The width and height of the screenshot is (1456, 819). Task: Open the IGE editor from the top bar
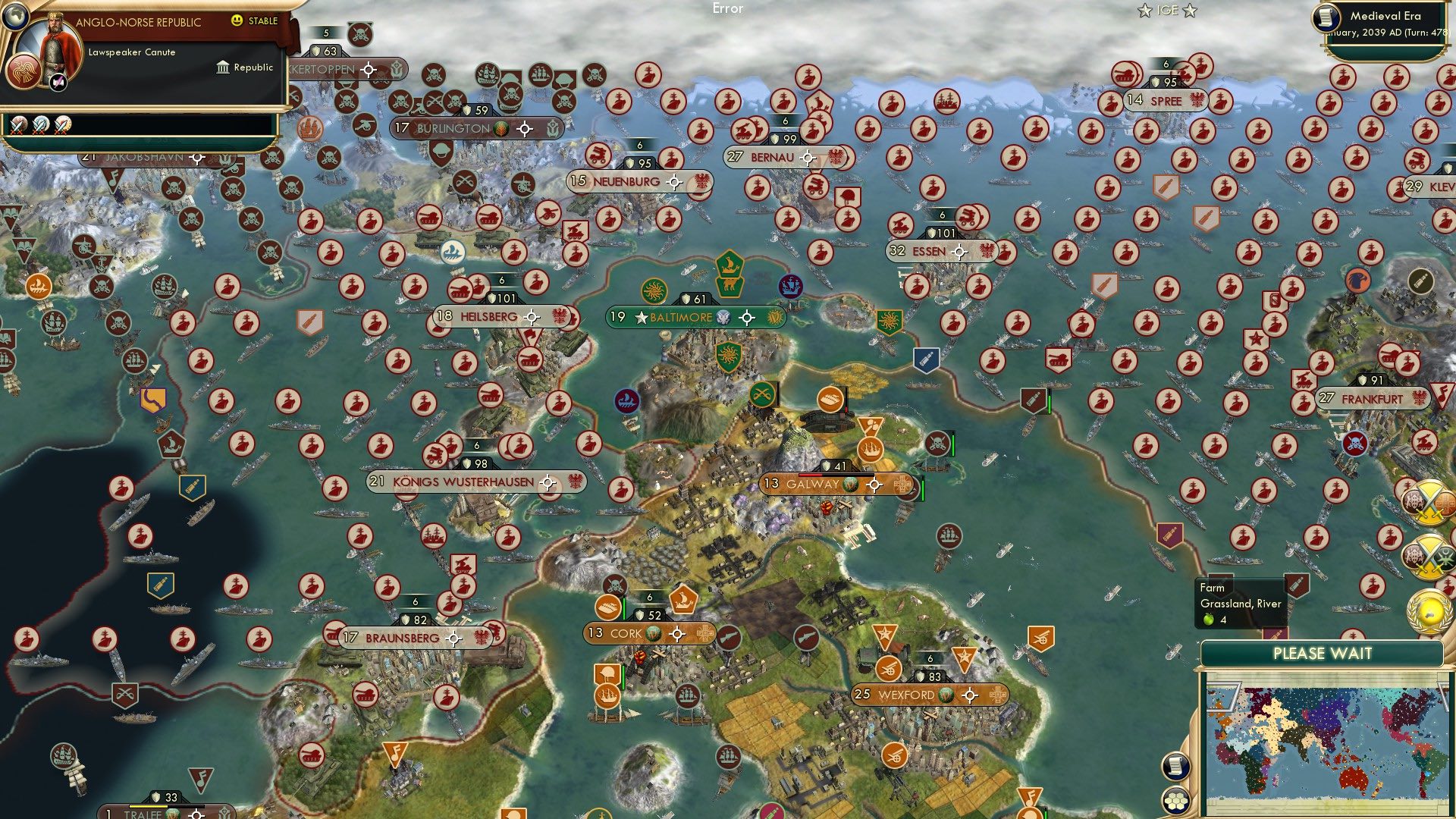tap(1167, 11)
